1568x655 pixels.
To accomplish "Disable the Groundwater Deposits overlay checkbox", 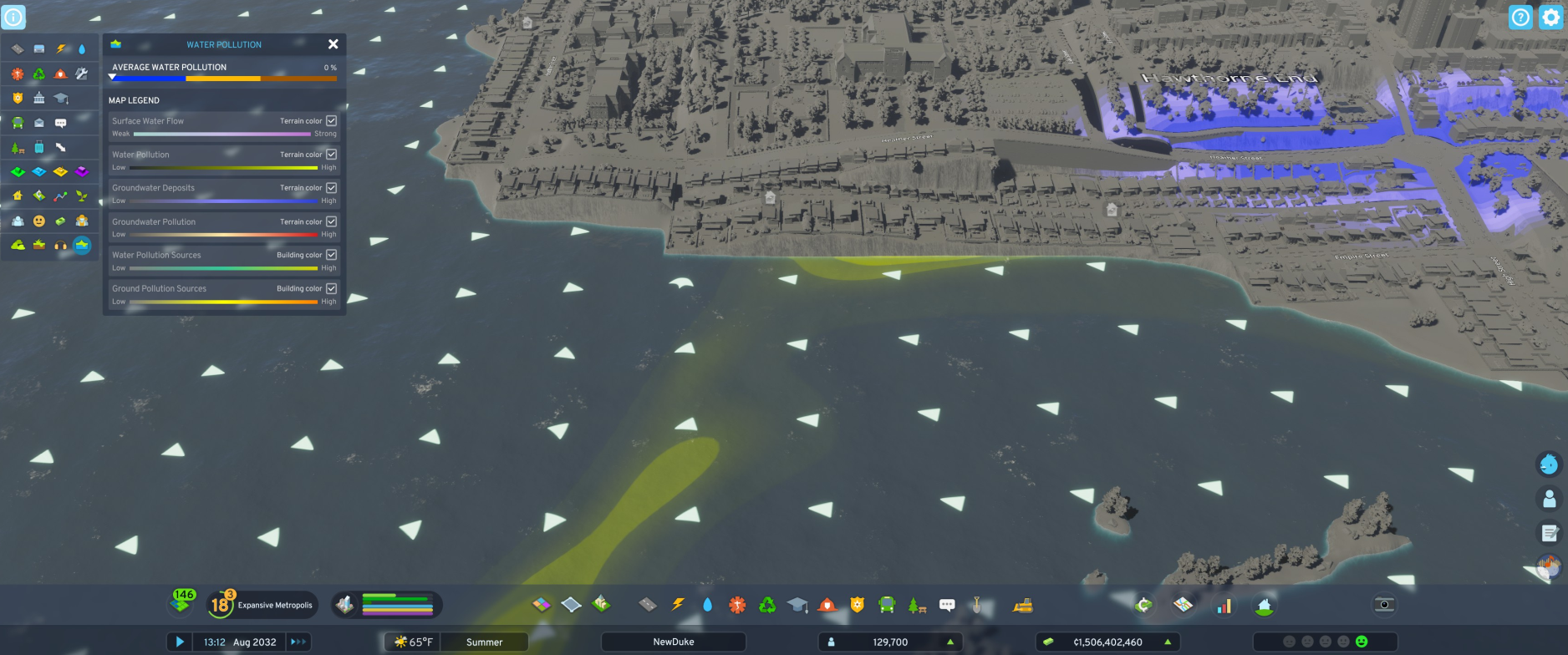I will pyautogui.click(x=331, y=187).
